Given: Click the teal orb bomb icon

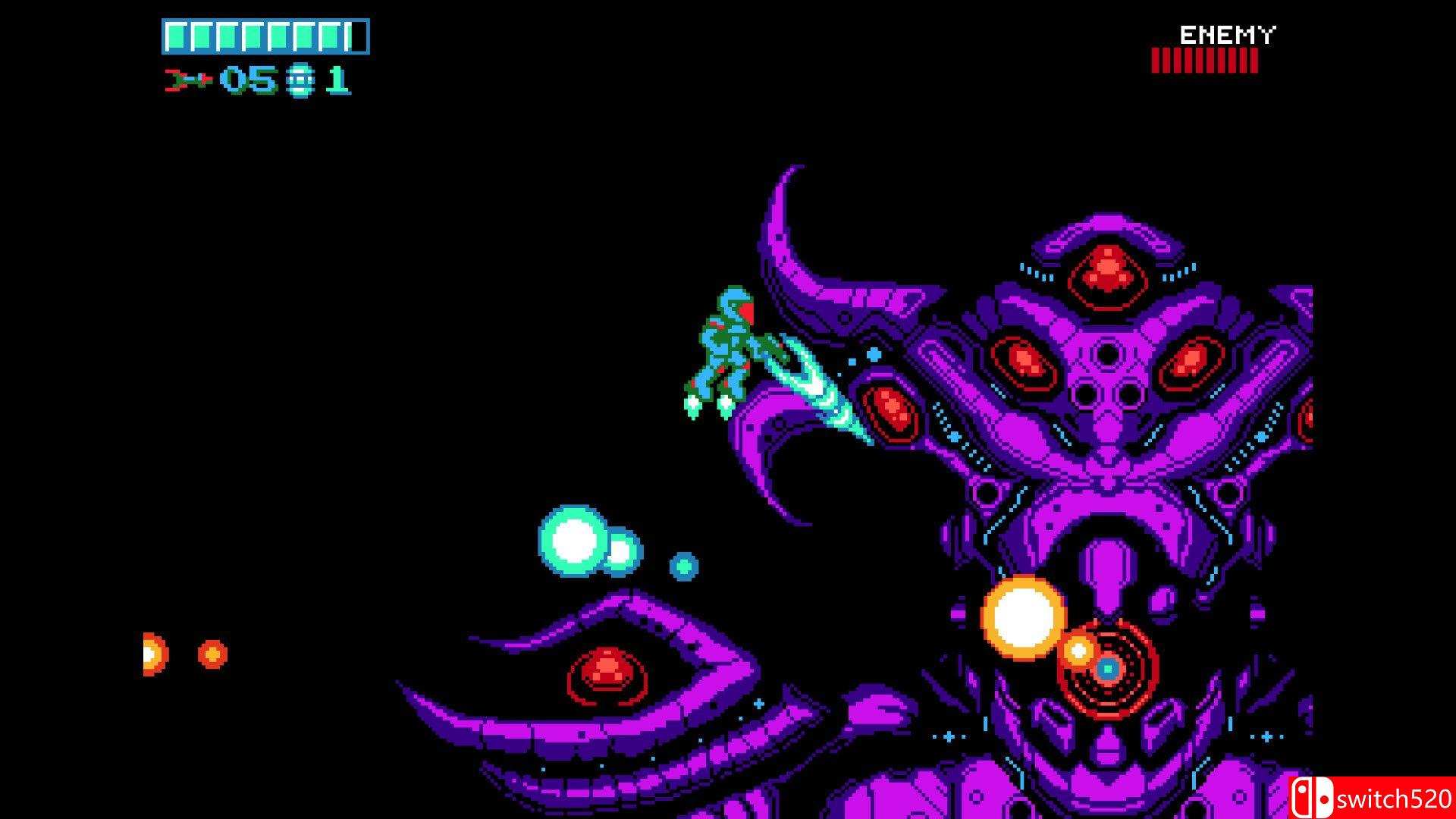Looking at the screenshot, I should [300, 80].
